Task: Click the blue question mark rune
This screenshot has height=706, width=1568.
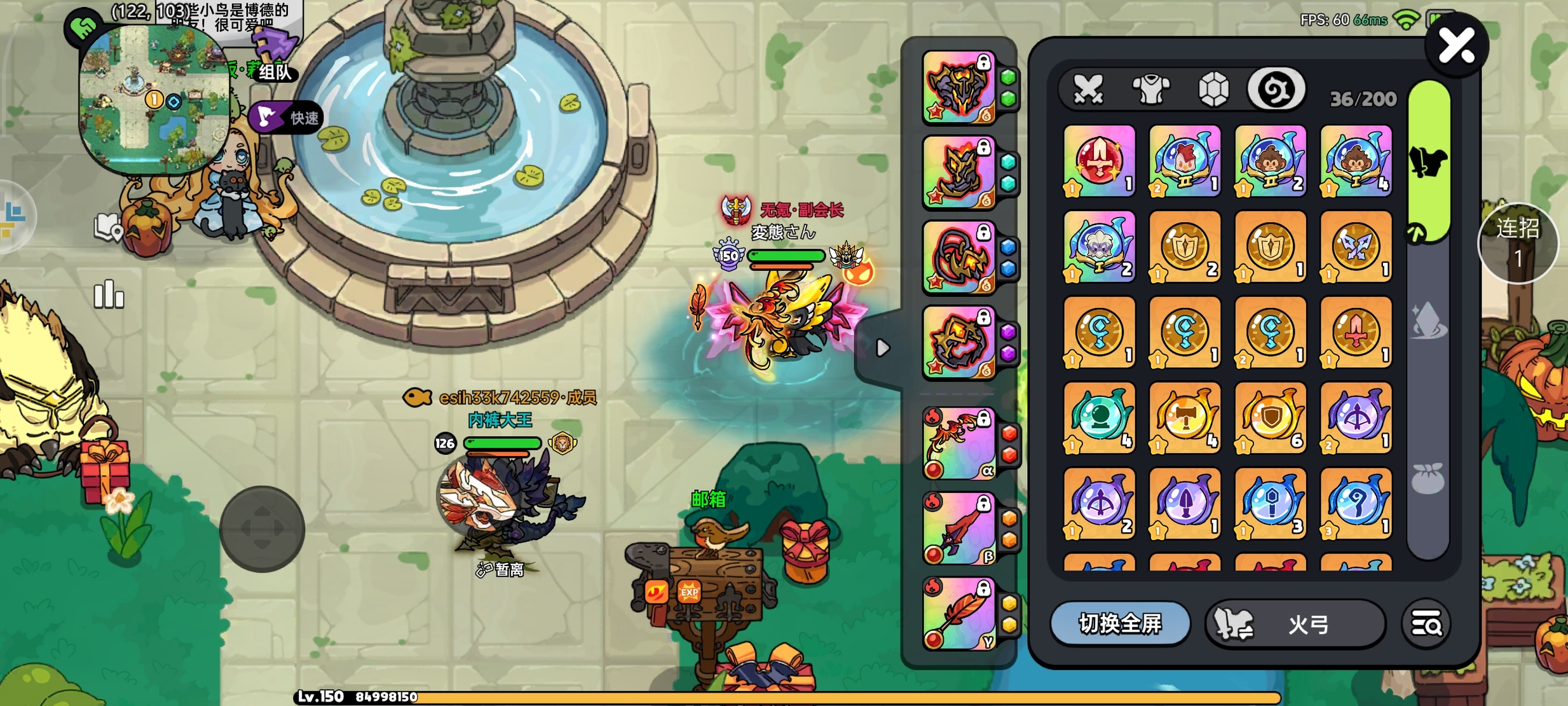Action: click(x=1356, y=503)
